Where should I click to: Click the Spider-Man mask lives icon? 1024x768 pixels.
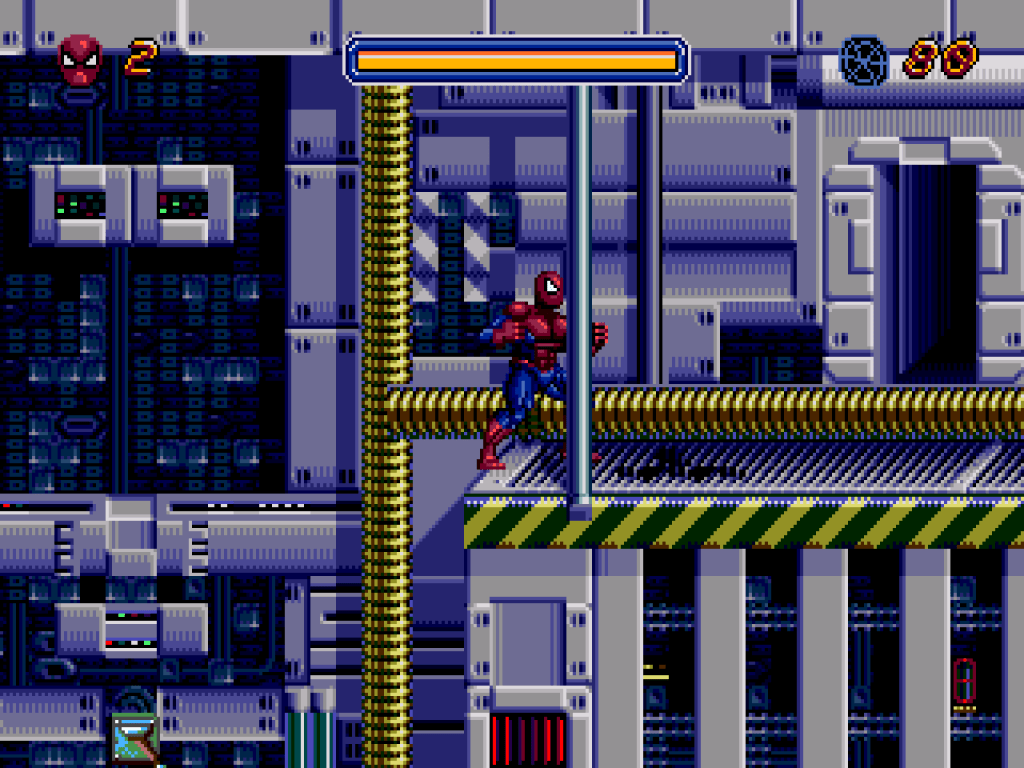pos(80,60)
